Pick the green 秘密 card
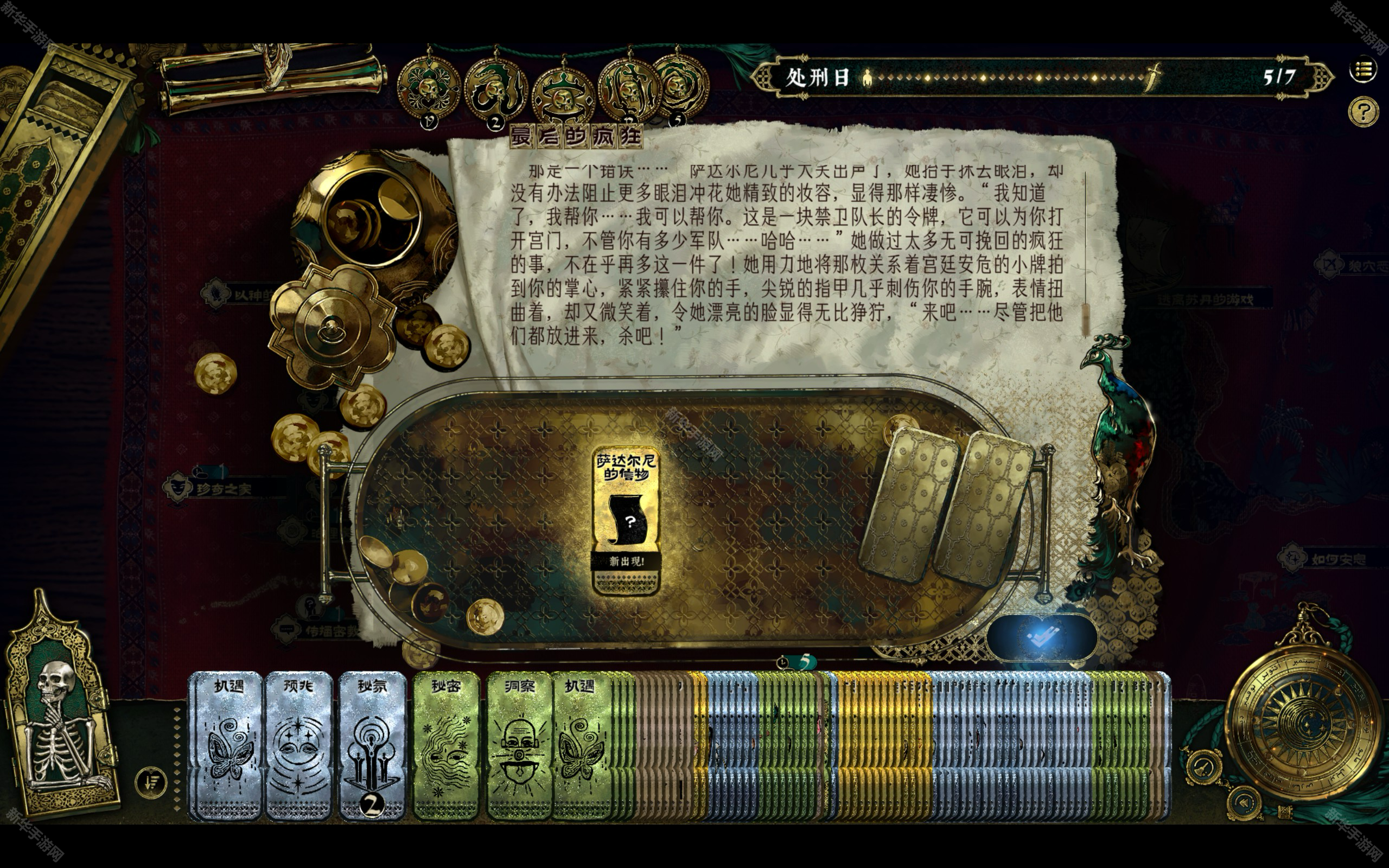This screenshot has width=1389, height=868. (446, 745)
